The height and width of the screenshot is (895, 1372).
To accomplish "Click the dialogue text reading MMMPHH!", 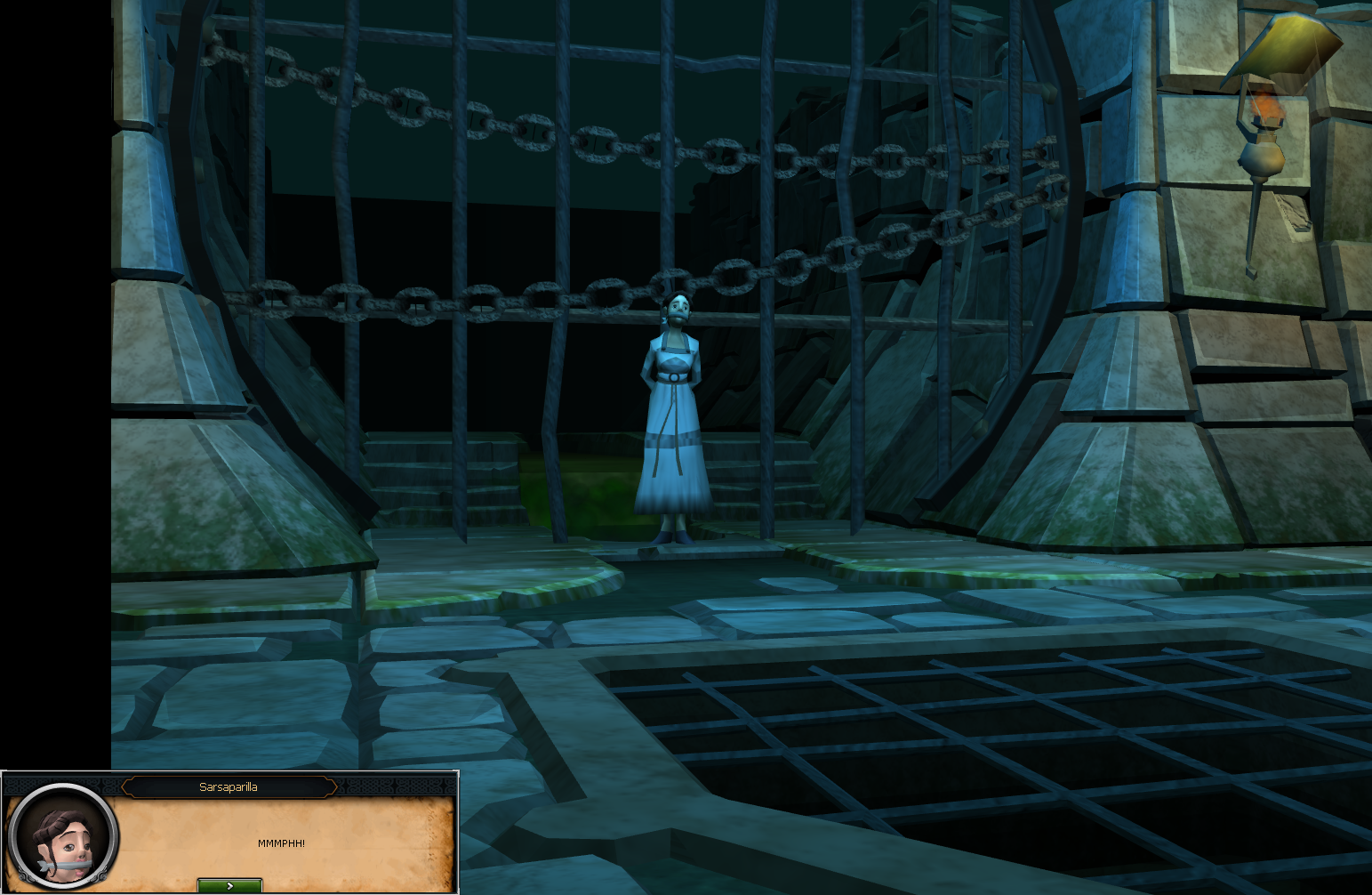I will point(281,843).
